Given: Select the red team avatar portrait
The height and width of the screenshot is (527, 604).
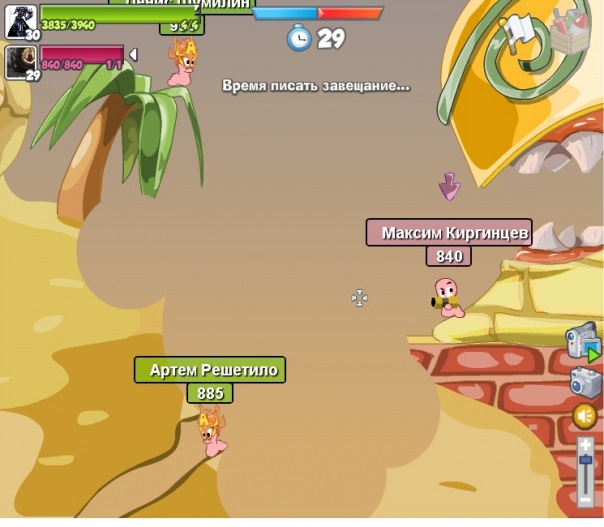Looking at the screenshot, I should point(20,62).
